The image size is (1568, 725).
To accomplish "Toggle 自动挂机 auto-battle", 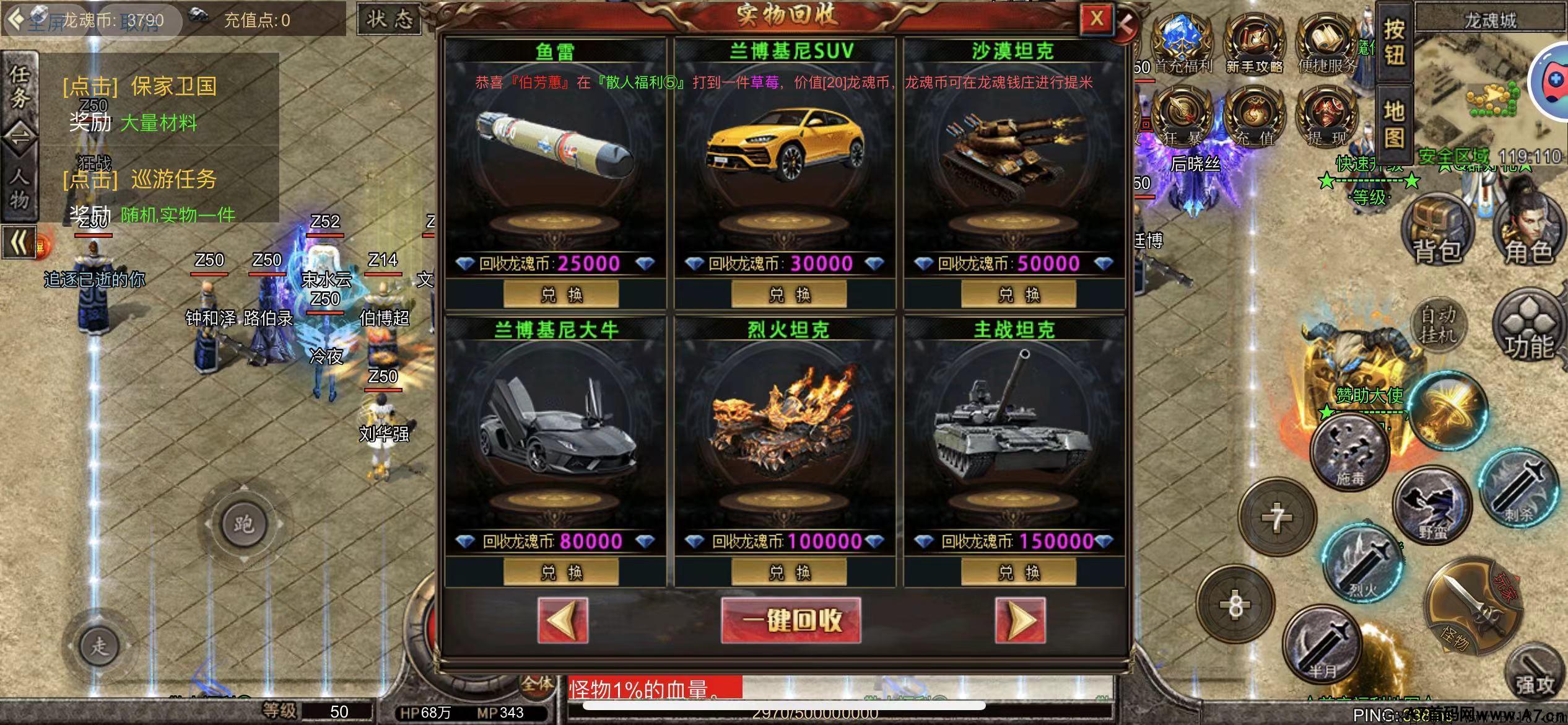I will point(1438,325).
